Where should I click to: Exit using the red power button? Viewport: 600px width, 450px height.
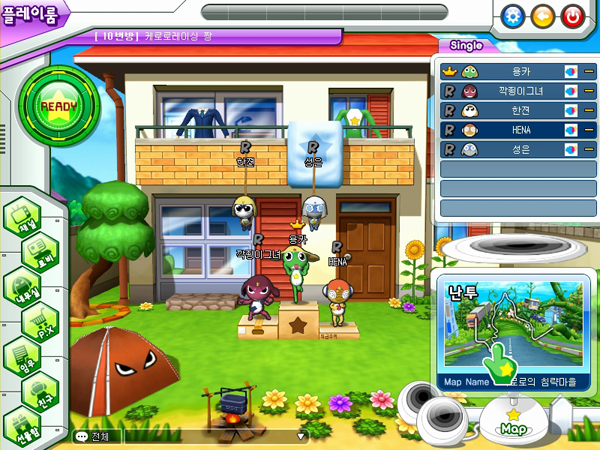click(573, 16)
